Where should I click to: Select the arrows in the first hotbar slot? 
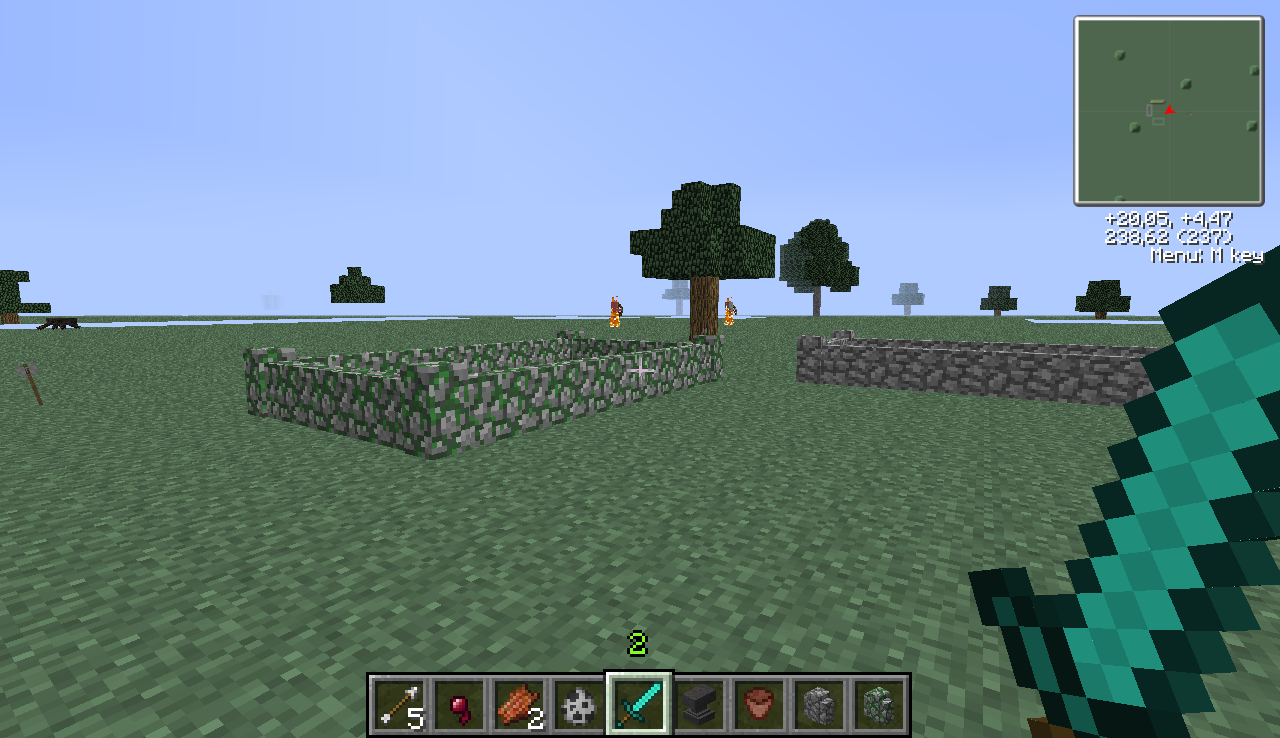[x=400, y=703]
